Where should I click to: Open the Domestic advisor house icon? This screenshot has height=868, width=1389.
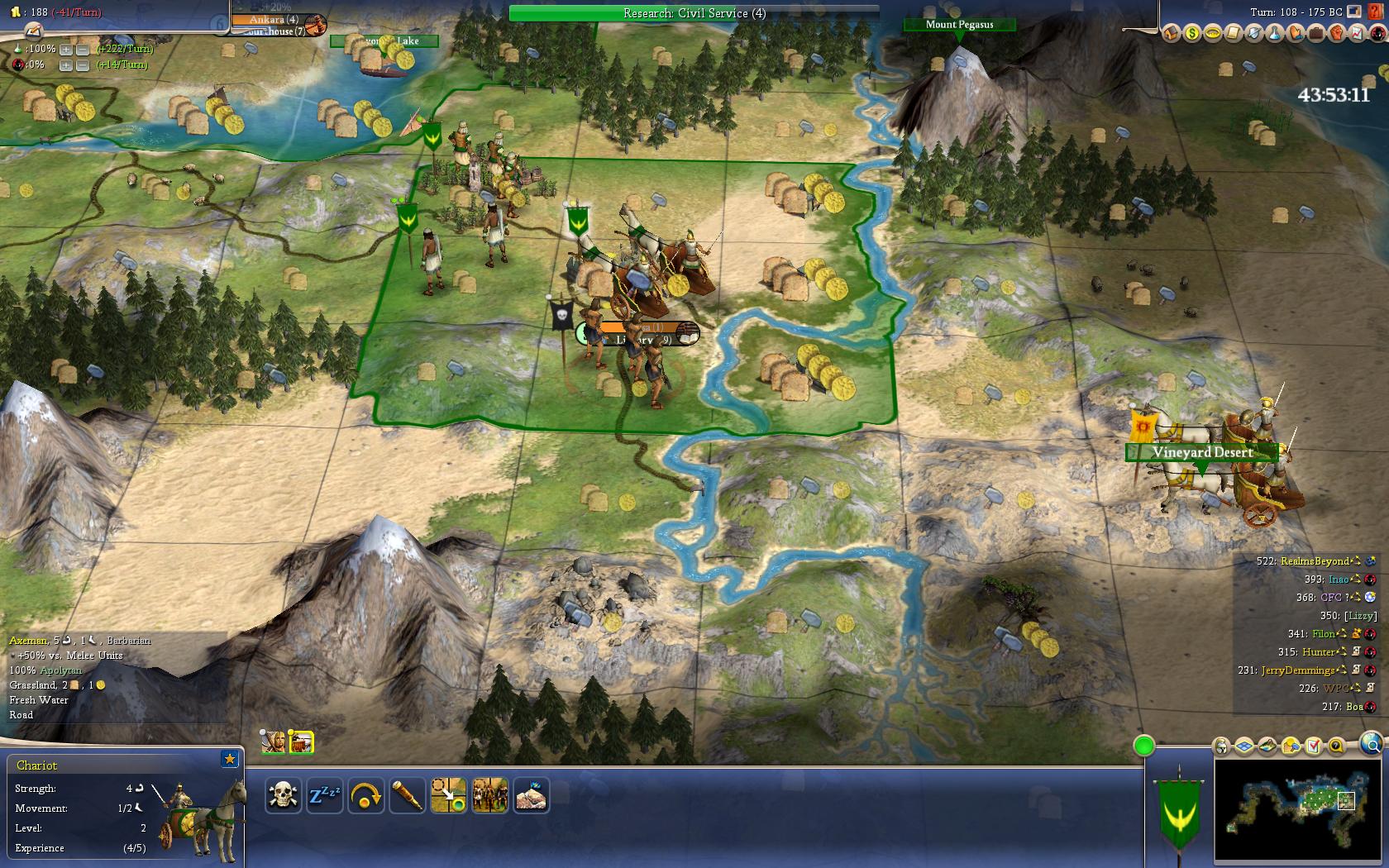[1171, 33]
